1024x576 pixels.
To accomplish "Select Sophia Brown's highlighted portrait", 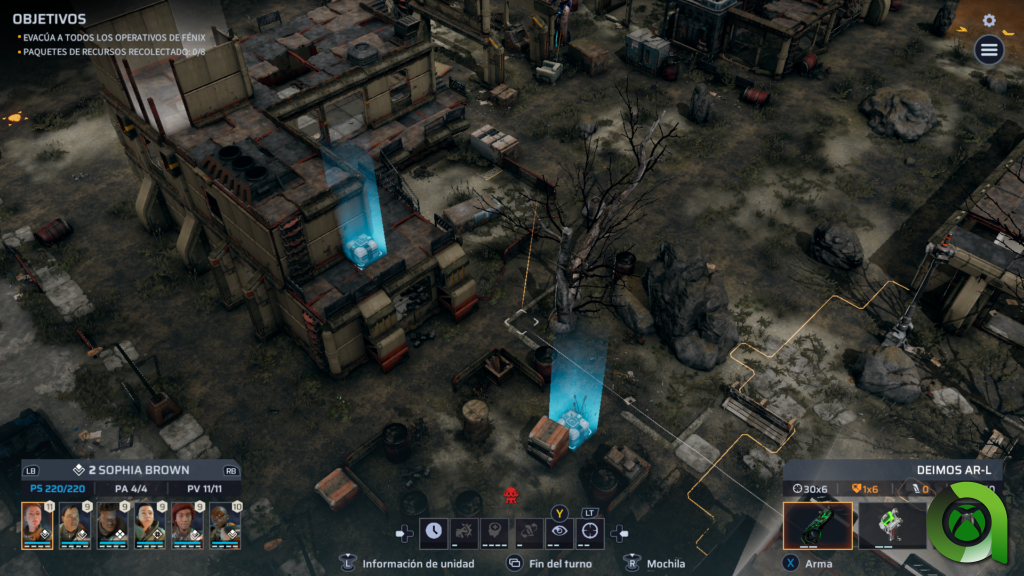I will 37,525.
